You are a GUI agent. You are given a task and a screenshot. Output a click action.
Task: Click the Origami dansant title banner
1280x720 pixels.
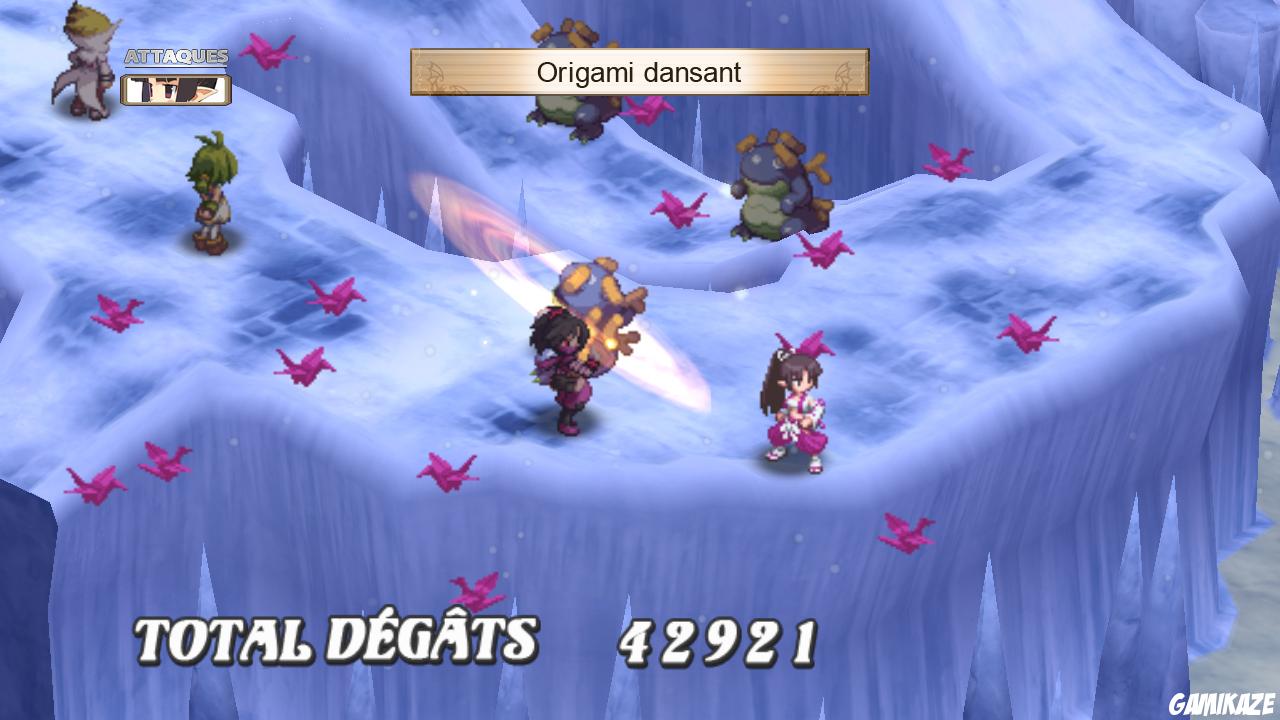point(639,73)
